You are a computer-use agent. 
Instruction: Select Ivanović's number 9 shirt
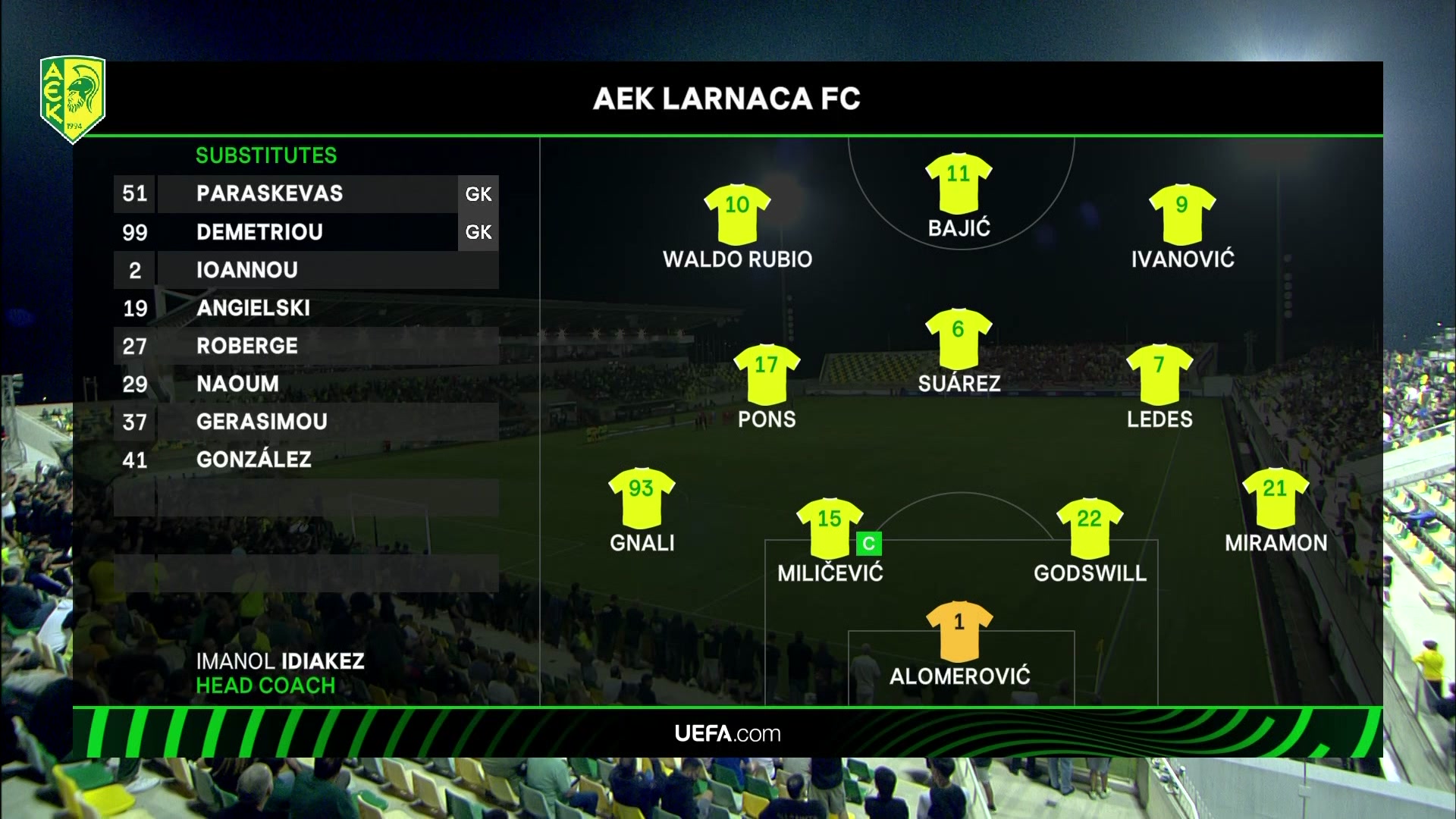pyautogui.click(x=1181, y=213)
